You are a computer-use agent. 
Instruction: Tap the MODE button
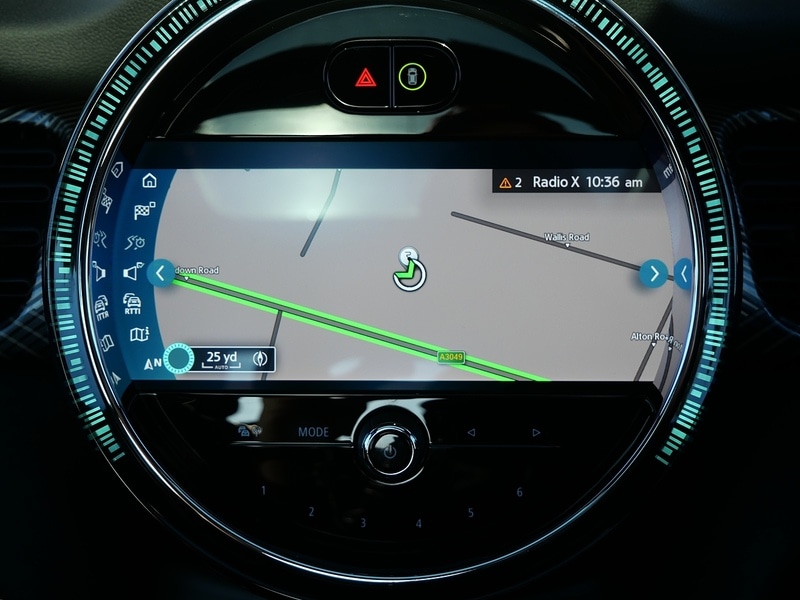[313, 432]
